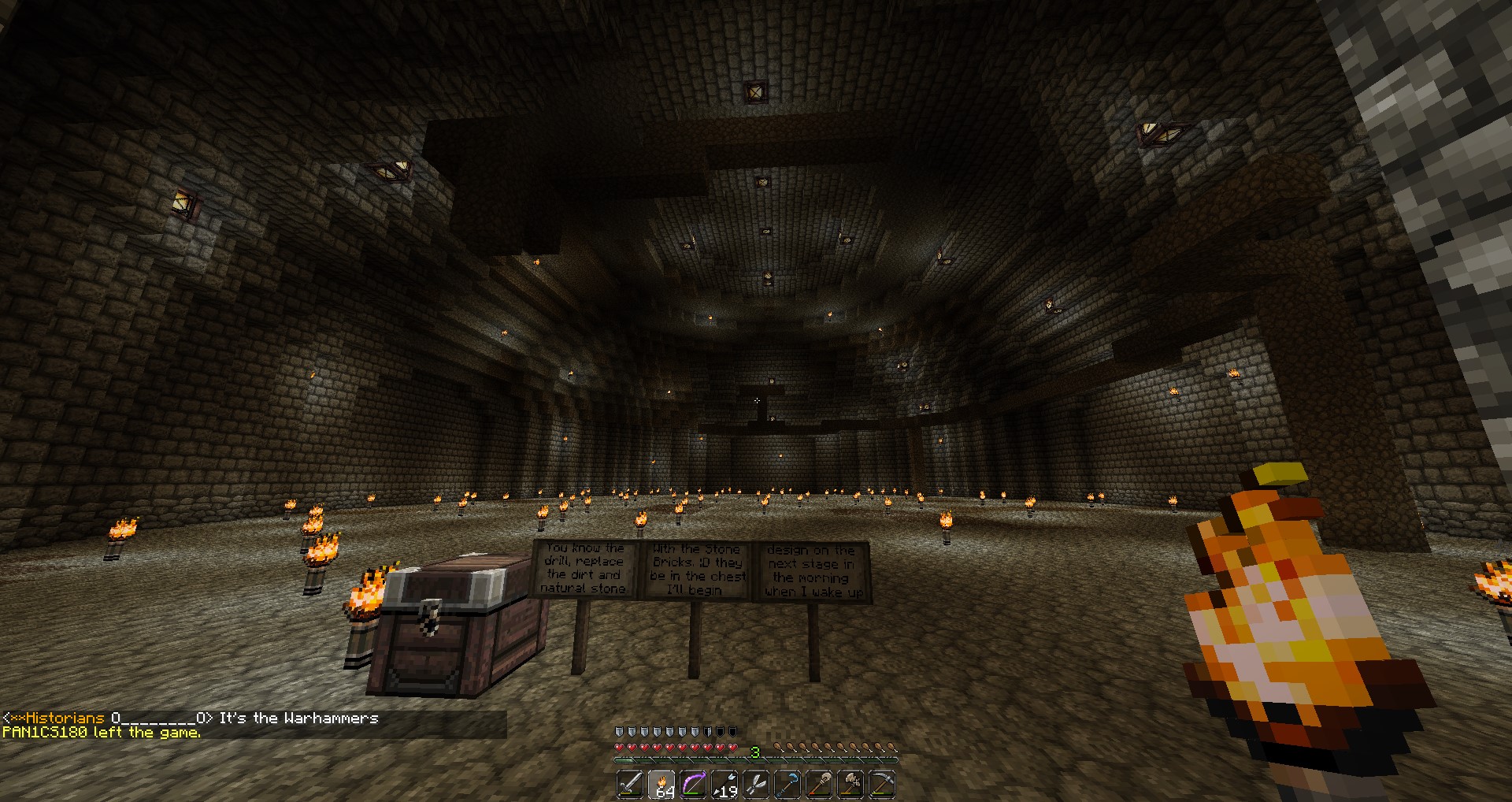Select the sword hotbar slot
This screenshot has height=802, width=1512.
point(630,785)
